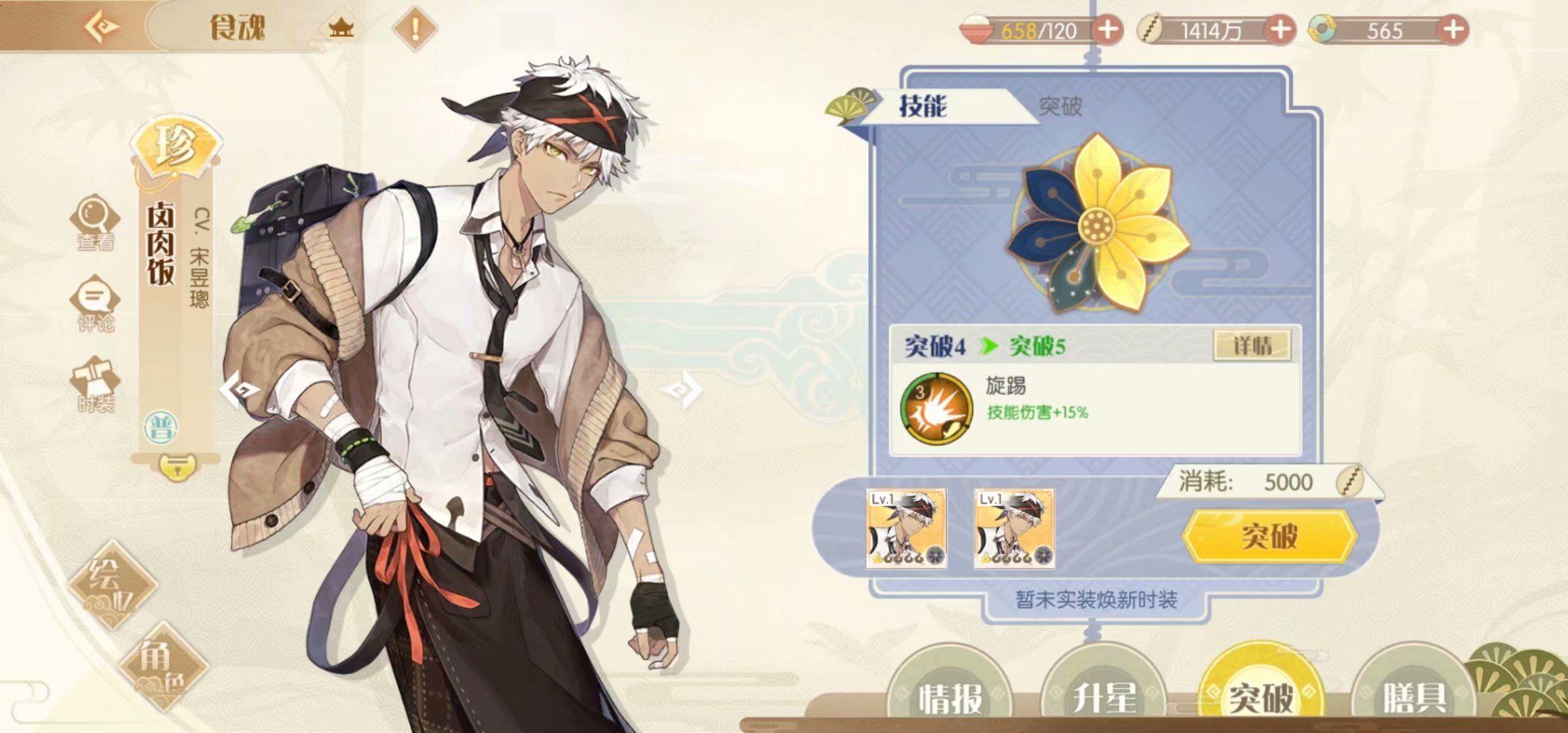Go back using the top-left arrow
This screenshot has height=733, width=1568.
click(x=102, y=27)
